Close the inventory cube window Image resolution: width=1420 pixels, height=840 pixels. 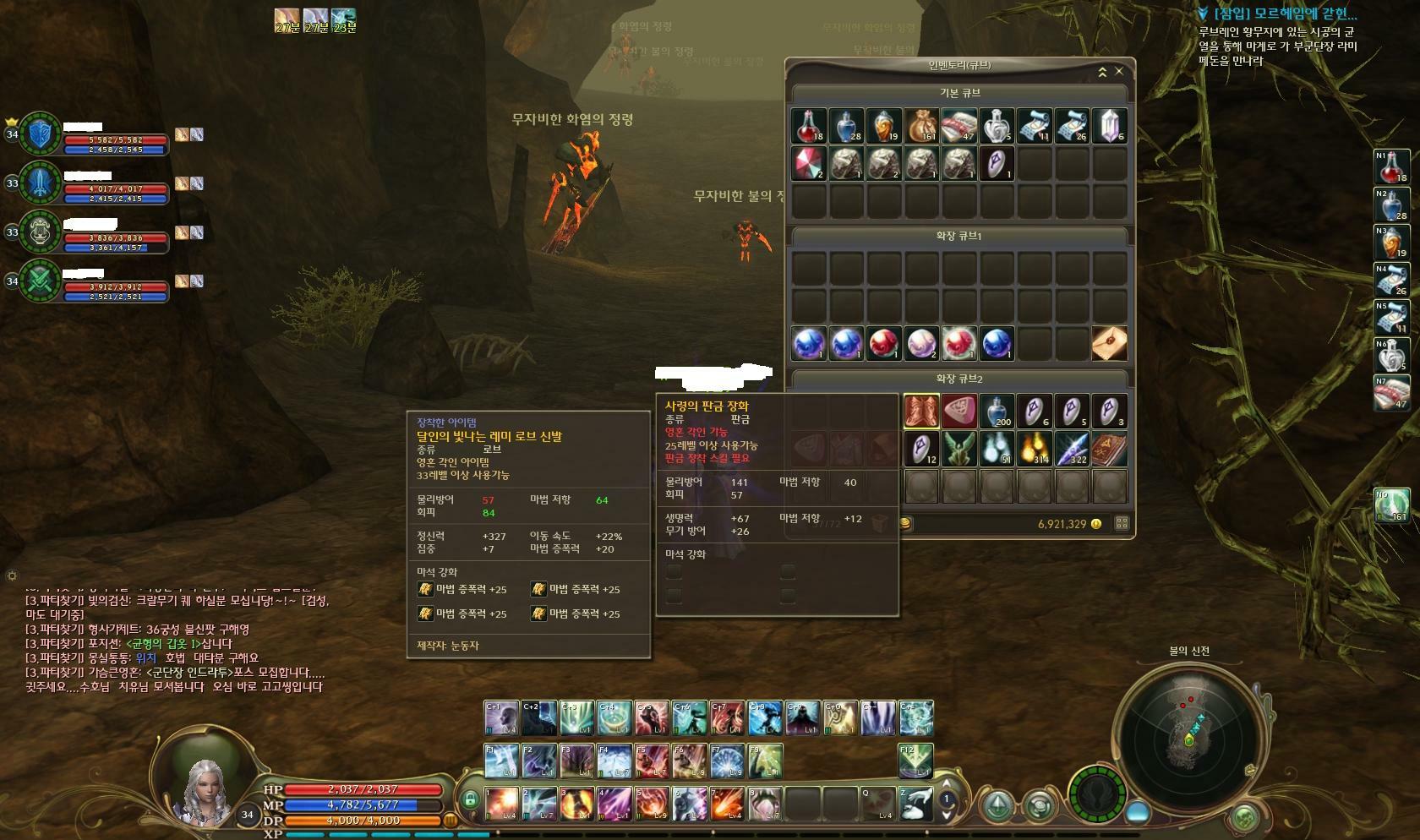pyautogui.click(x=1119, y=72)
